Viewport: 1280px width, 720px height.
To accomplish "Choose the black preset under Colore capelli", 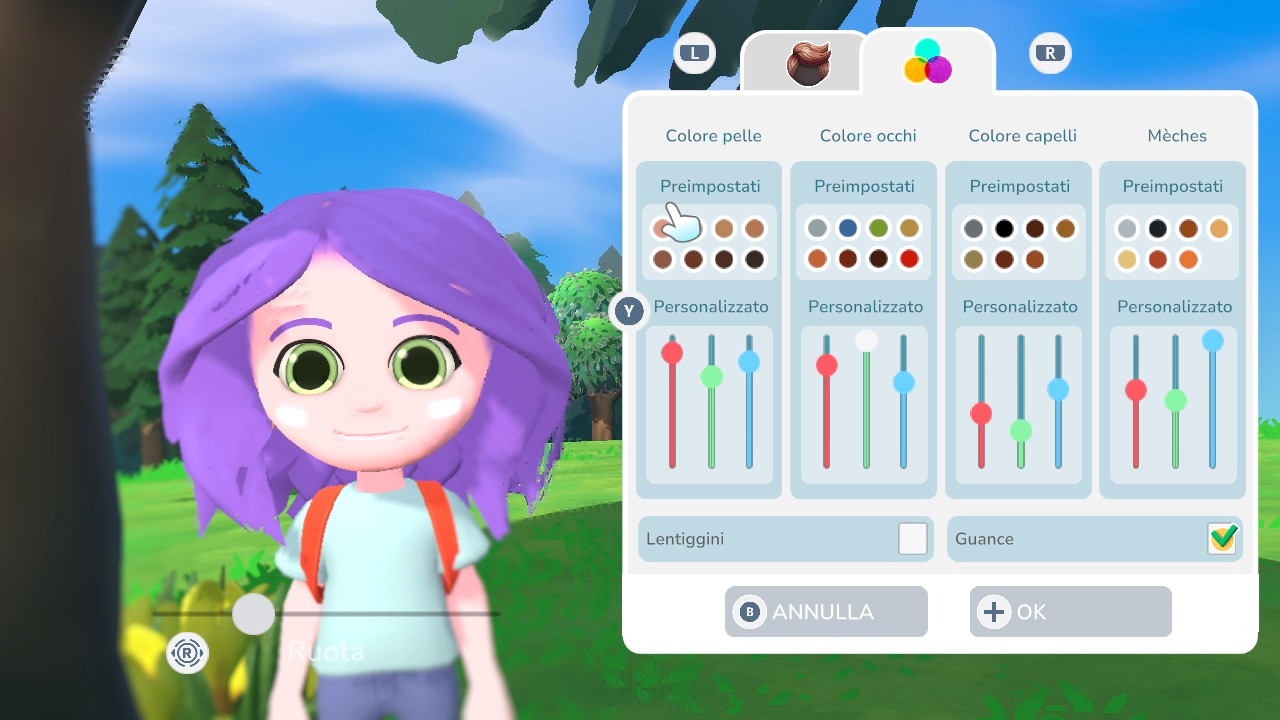I will click(x=1004, y=229).
